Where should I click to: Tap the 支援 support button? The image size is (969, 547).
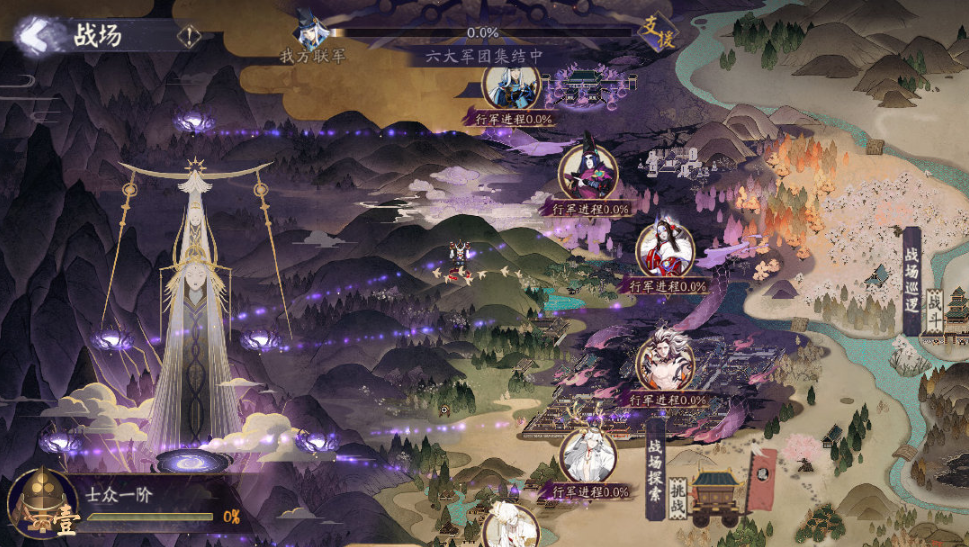click(x=657, y=34)
